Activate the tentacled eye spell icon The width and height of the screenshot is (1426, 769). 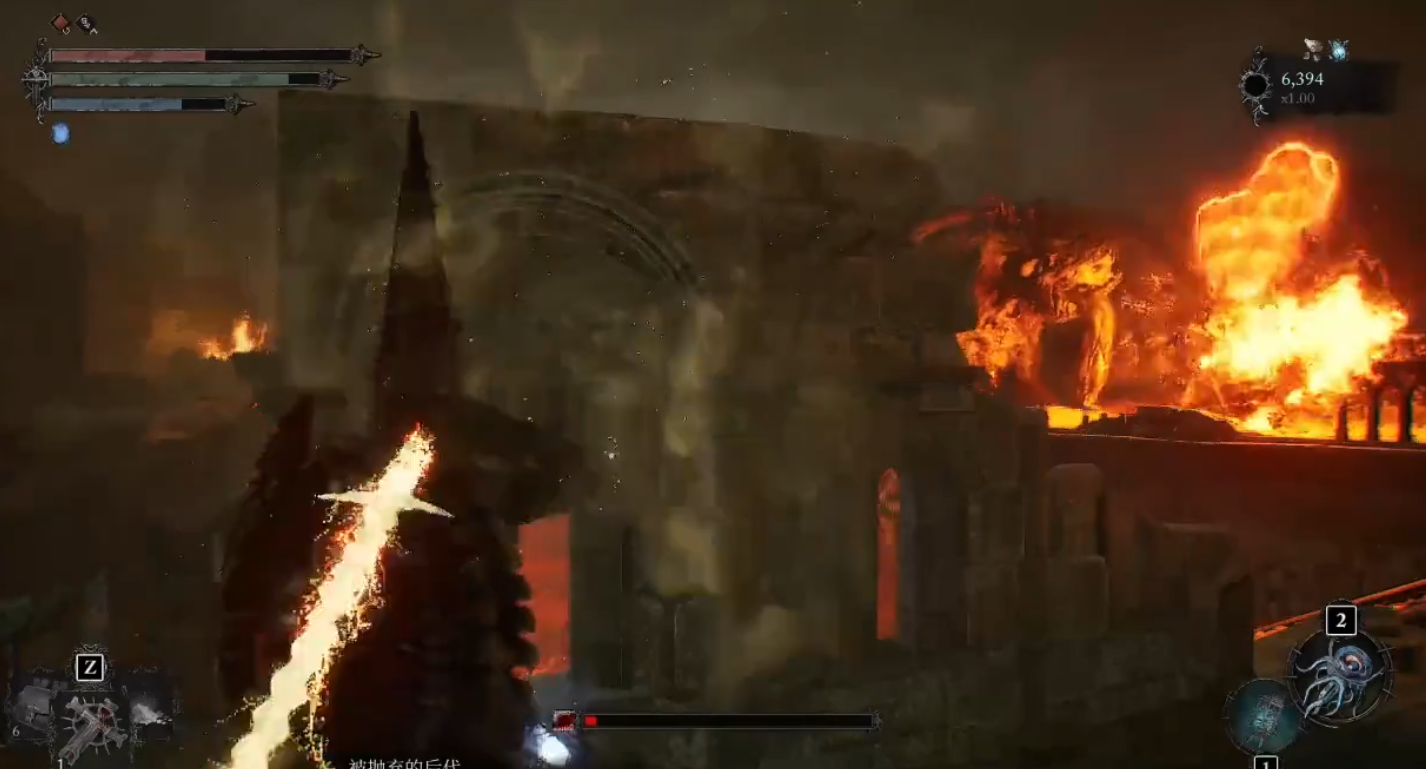click(1340, 675)
